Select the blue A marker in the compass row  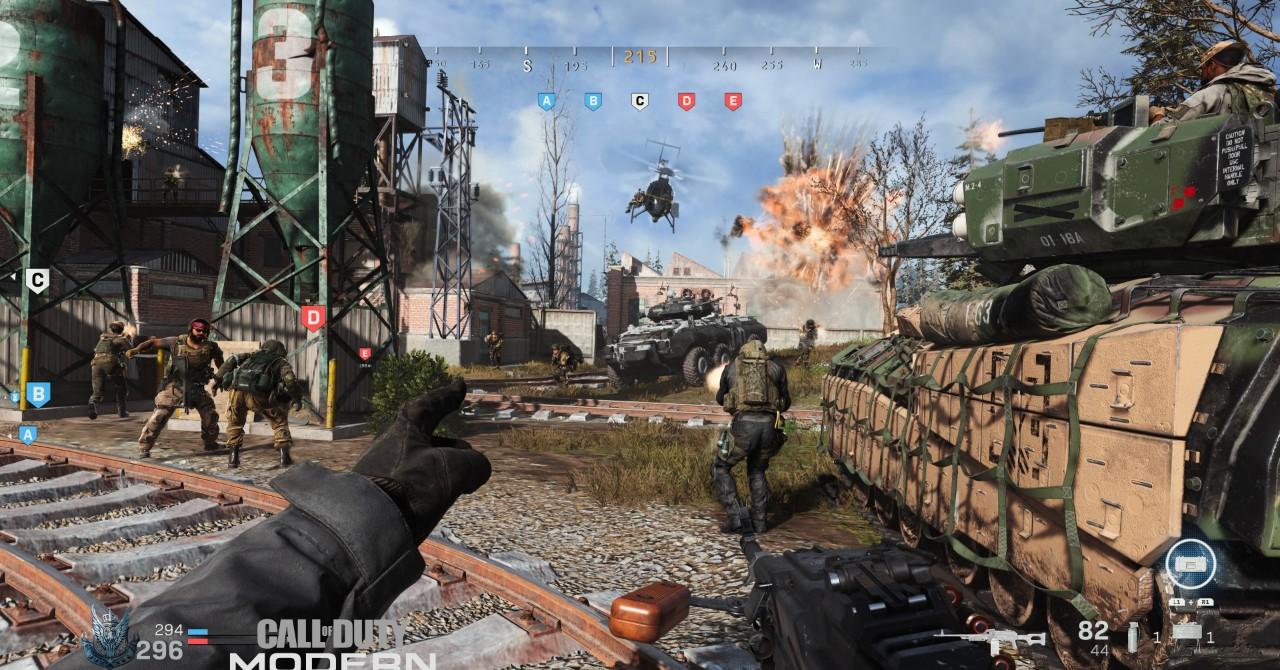(x=546, y=100)
